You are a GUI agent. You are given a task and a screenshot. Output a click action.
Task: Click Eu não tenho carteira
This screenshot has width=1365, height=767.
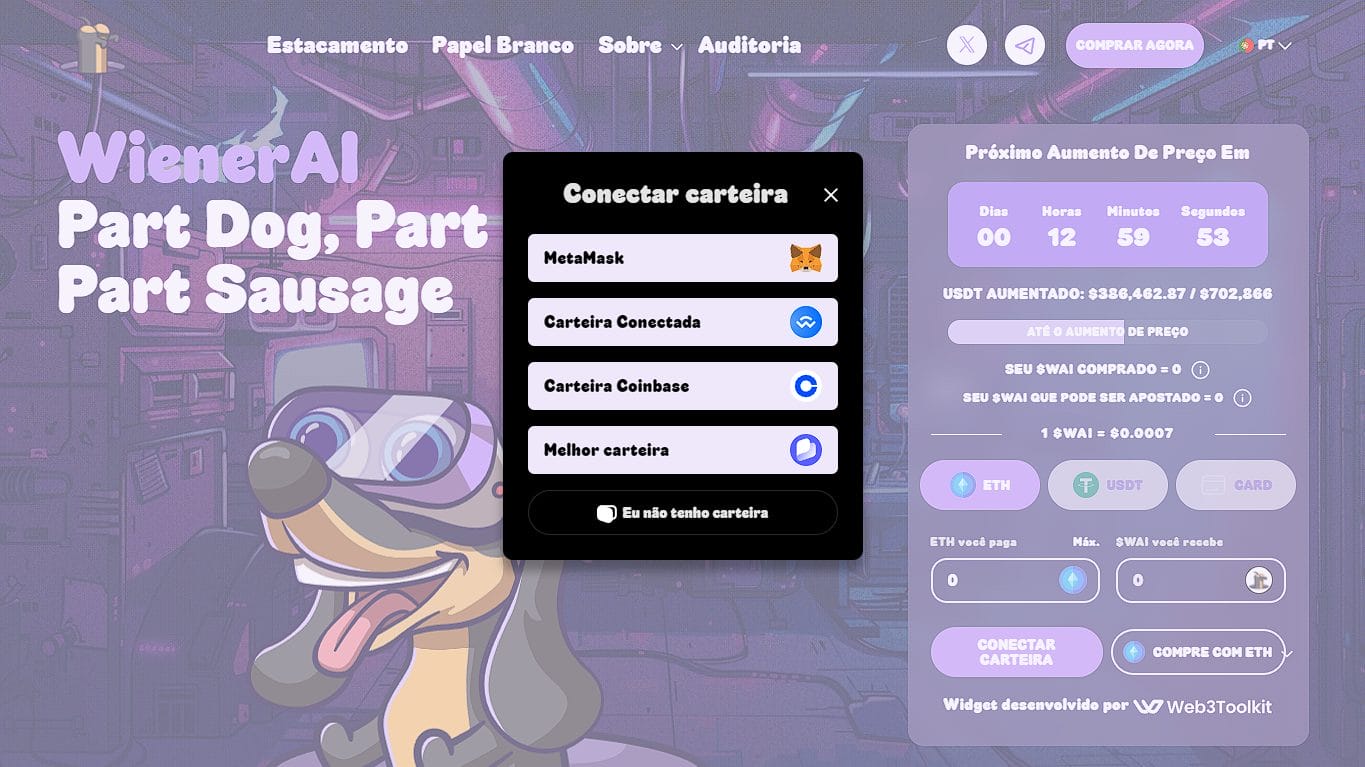click(x=682, y=512)
